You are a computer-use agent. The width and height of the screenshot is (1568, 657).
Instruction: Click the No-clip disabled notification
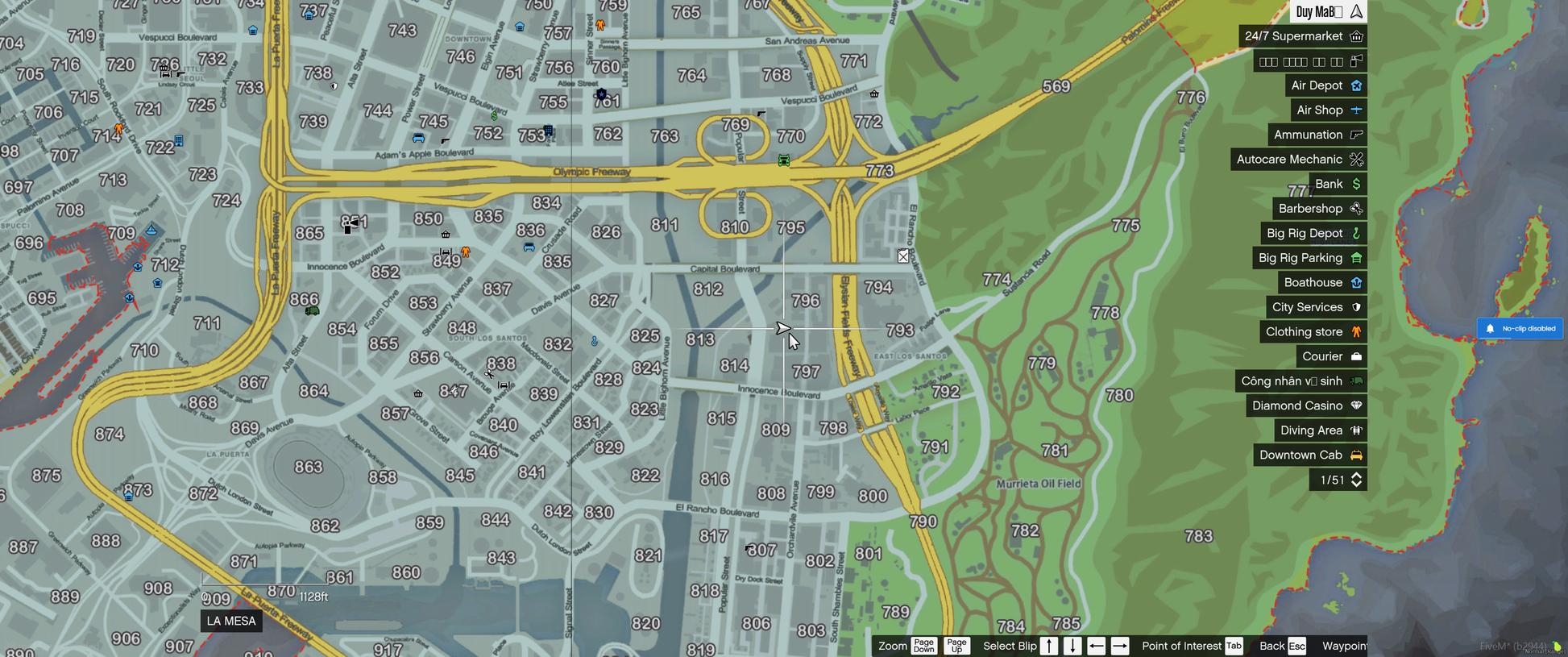point(1520,329)
